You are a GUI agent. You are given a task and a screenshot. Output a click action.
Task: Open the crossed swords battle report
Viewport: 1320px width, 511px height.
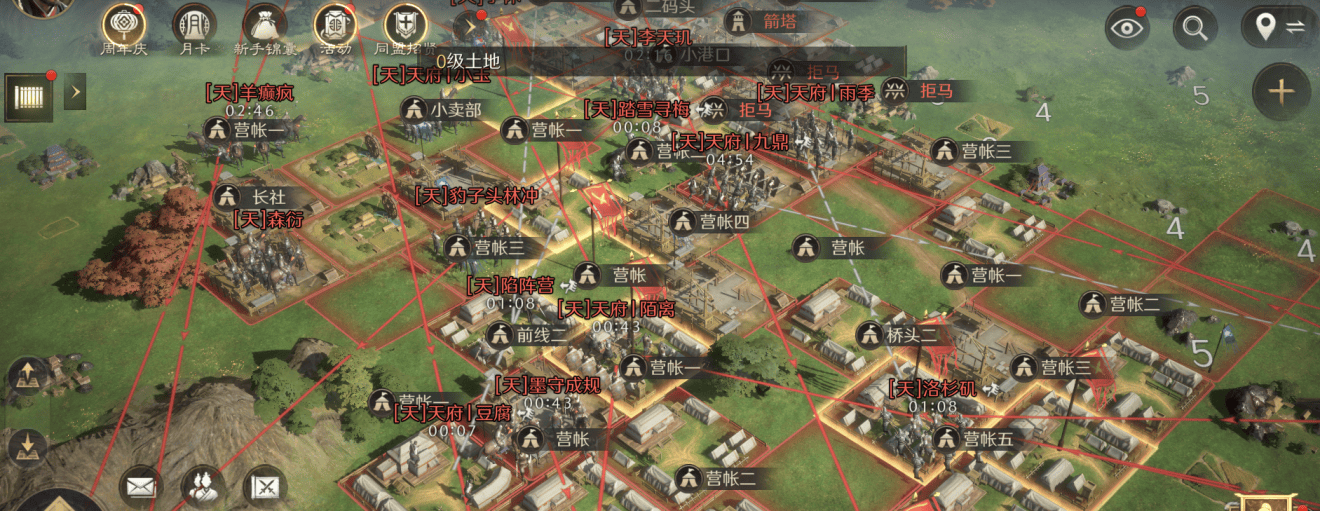pyautogui.click(x=265, y=487)
